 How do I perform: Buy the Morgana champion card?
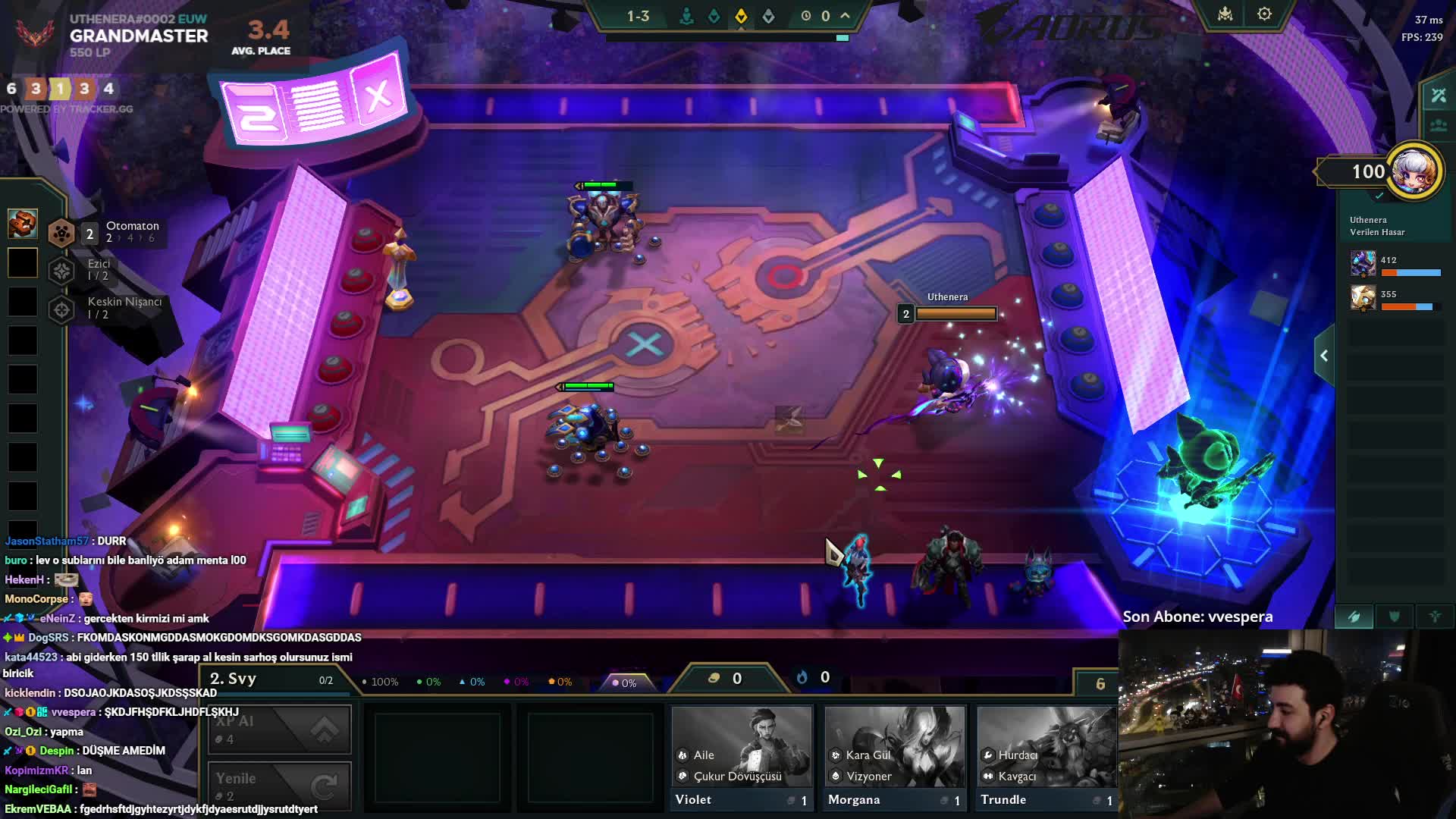[x=894, y=757]
